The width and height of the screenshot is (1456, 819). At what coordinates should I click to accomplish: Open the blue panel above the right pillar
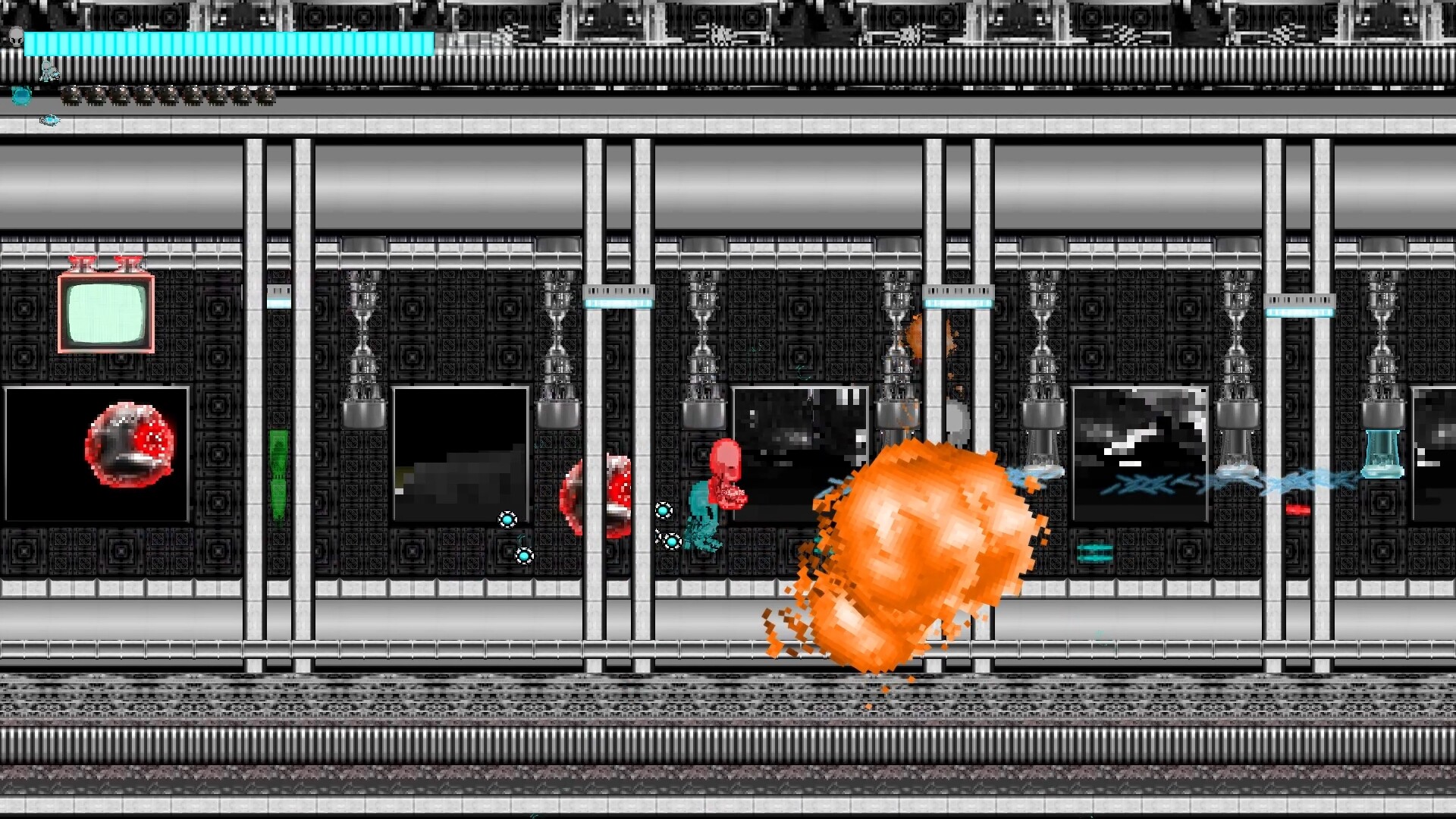coord(957,300)
